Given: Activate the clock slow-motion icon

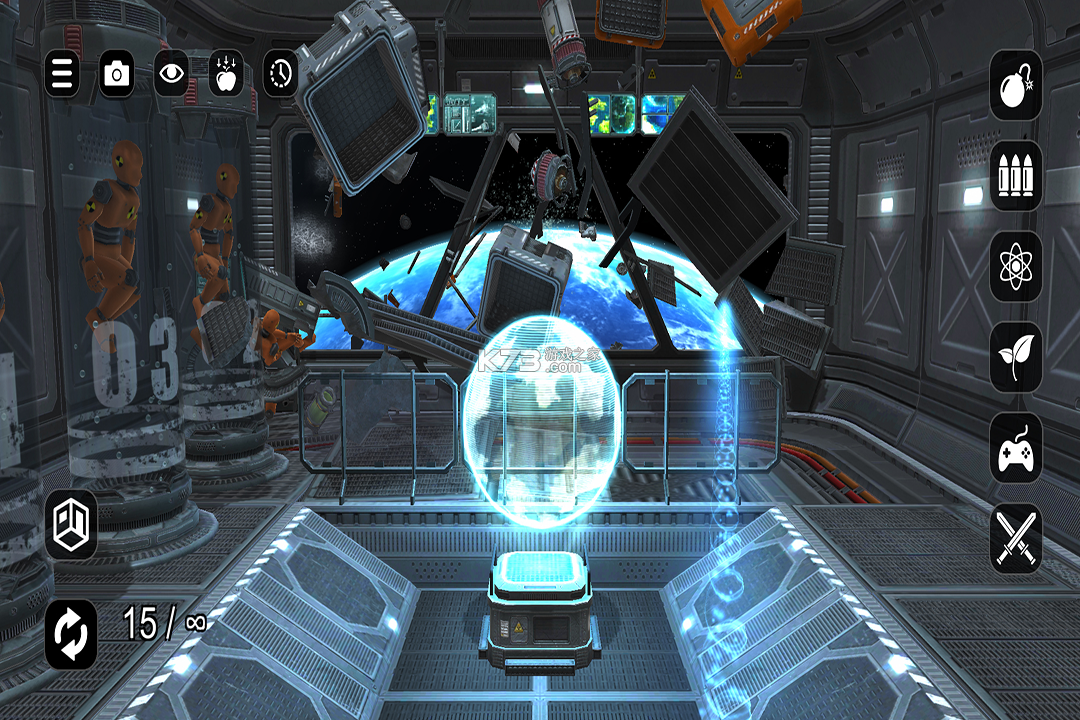Looking at the screenshot, I should [x=281, y=73].
